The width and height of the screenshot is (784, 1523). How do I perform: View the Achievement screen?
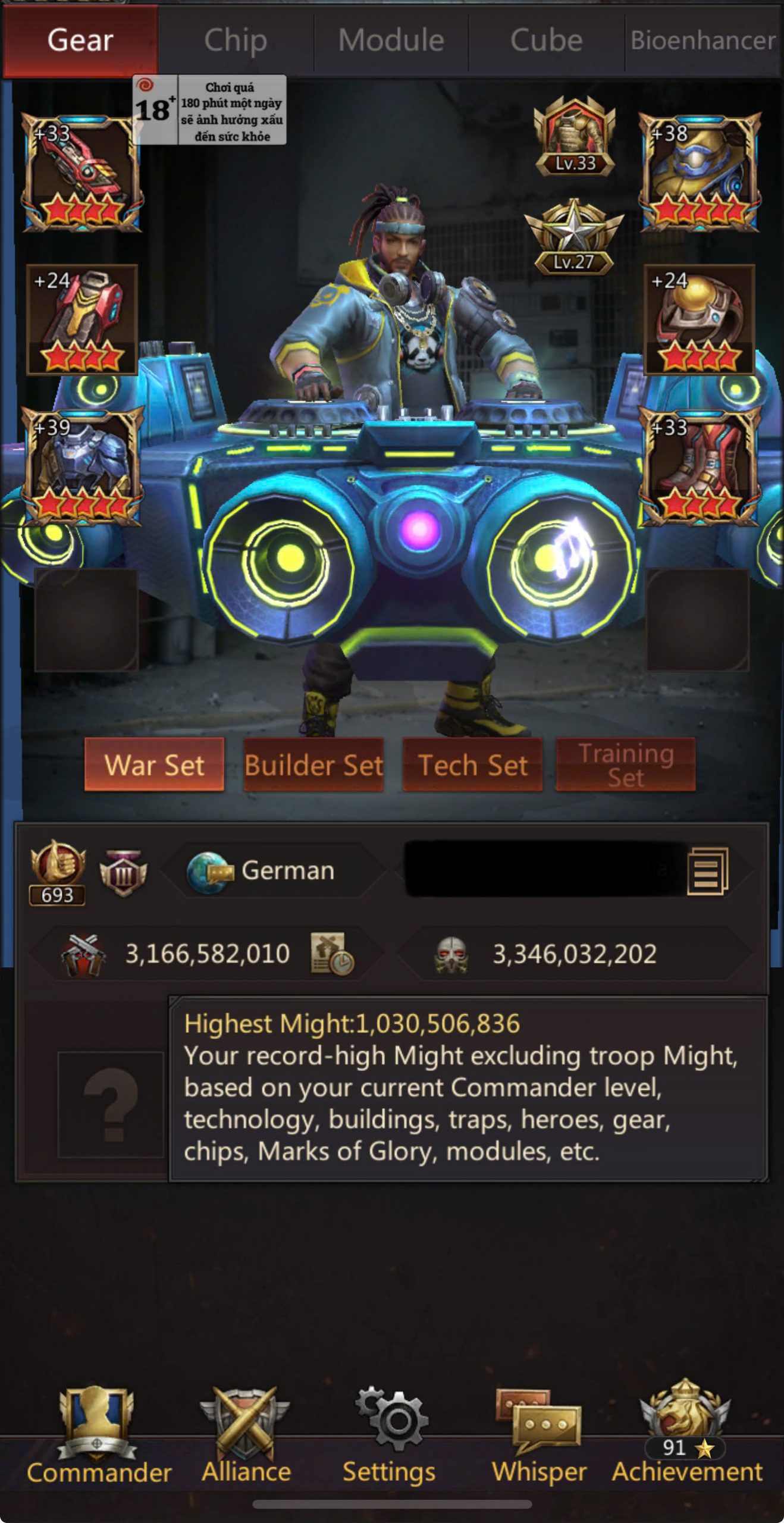pyautogui.click(x=686, y=1435)
